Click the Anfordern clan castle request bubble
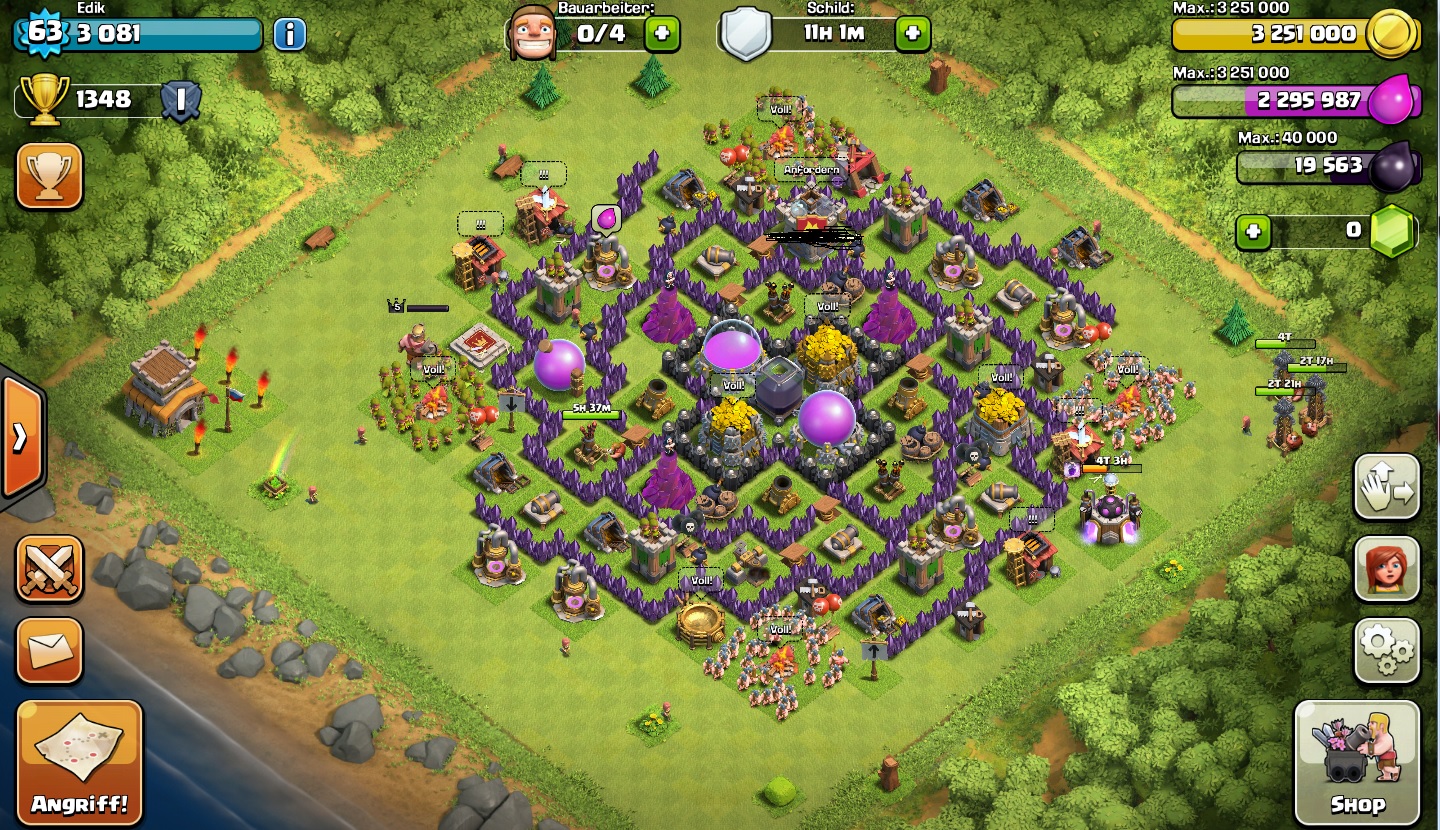The height and width of the screenshot is (830, 1440). [811, 170]
